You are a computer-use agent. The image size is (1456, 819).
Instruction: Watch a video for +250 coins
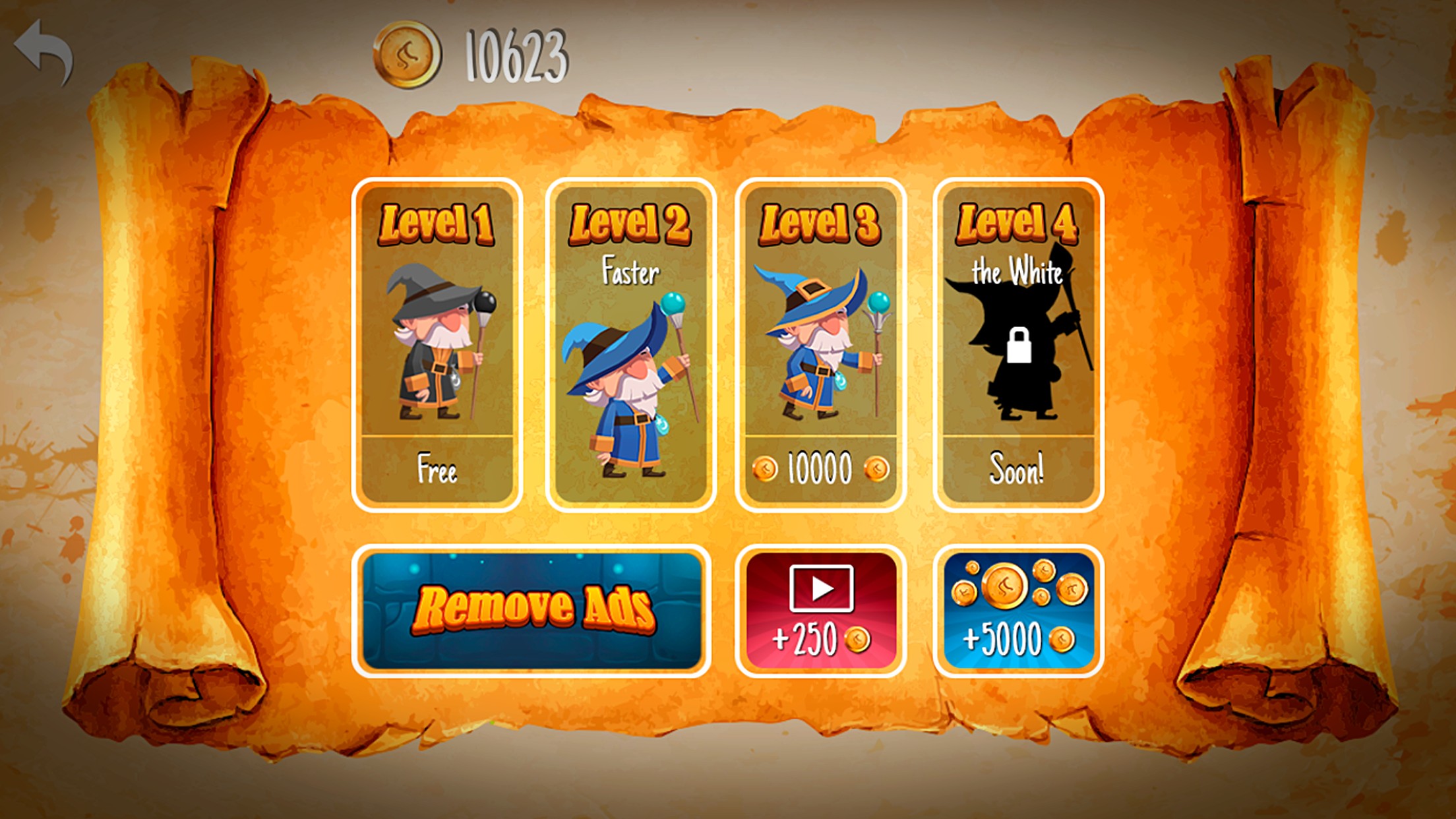[820, 611]
